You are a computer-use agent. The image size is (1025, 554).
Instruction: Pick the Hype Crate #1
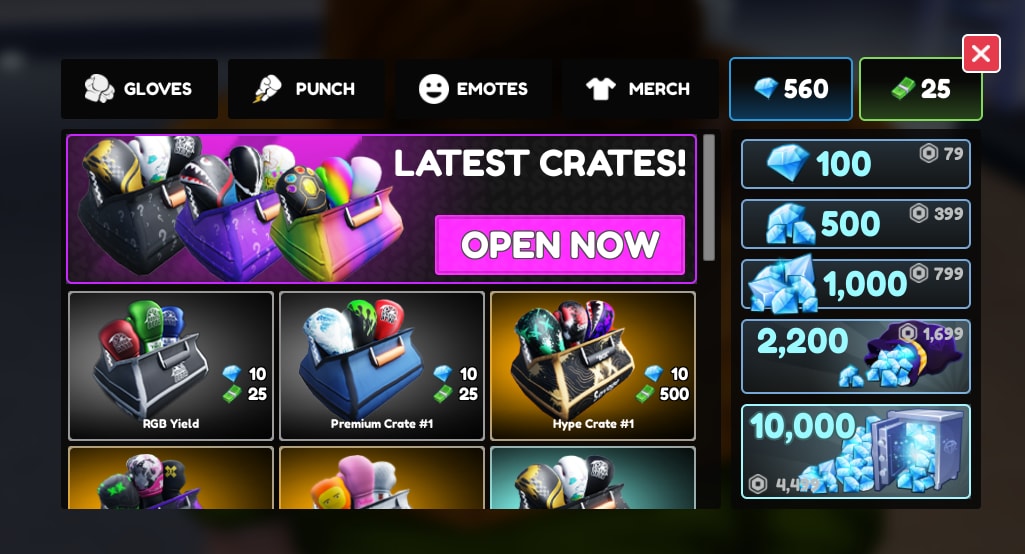[x=593, y=366]
